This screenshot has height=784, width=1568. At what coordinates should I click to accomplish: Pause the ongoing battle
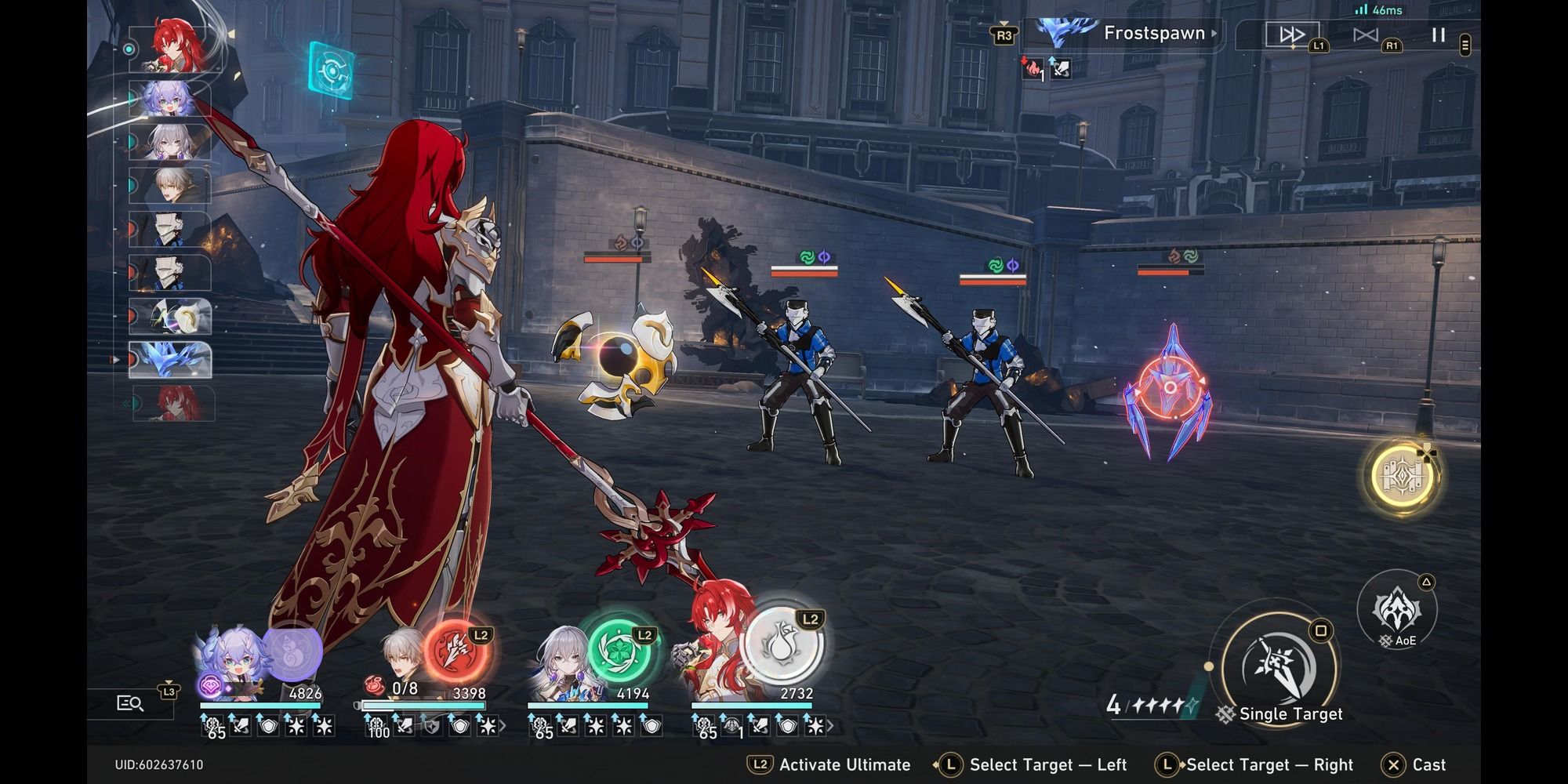[1439, 33]
